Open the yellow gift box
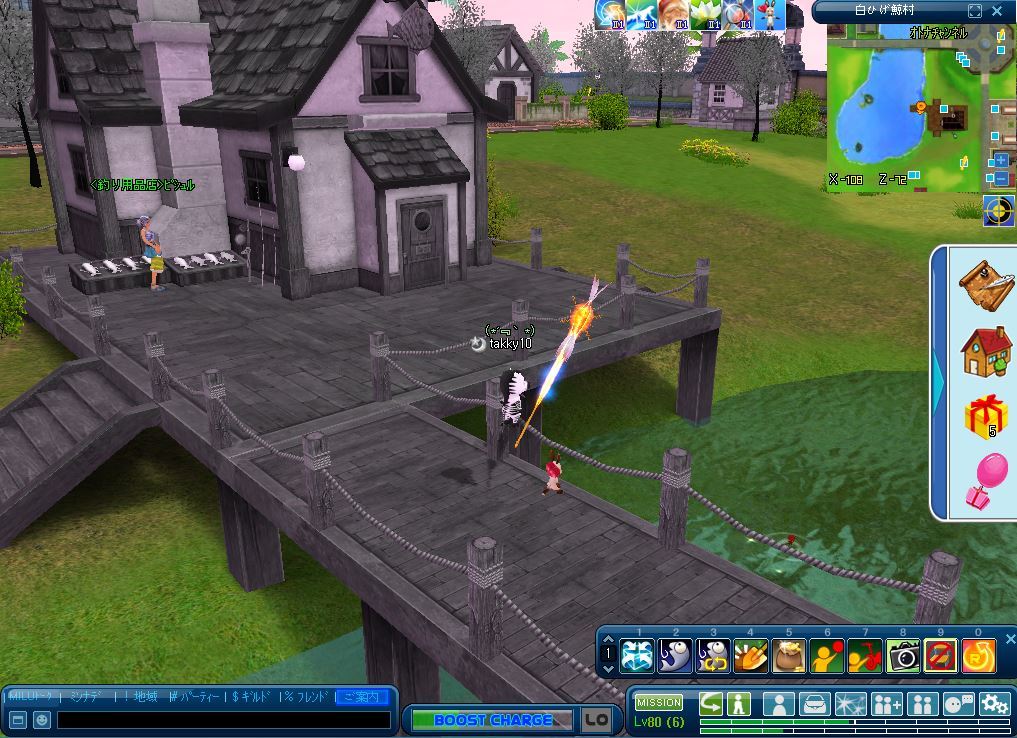 (x=985, y=415)
